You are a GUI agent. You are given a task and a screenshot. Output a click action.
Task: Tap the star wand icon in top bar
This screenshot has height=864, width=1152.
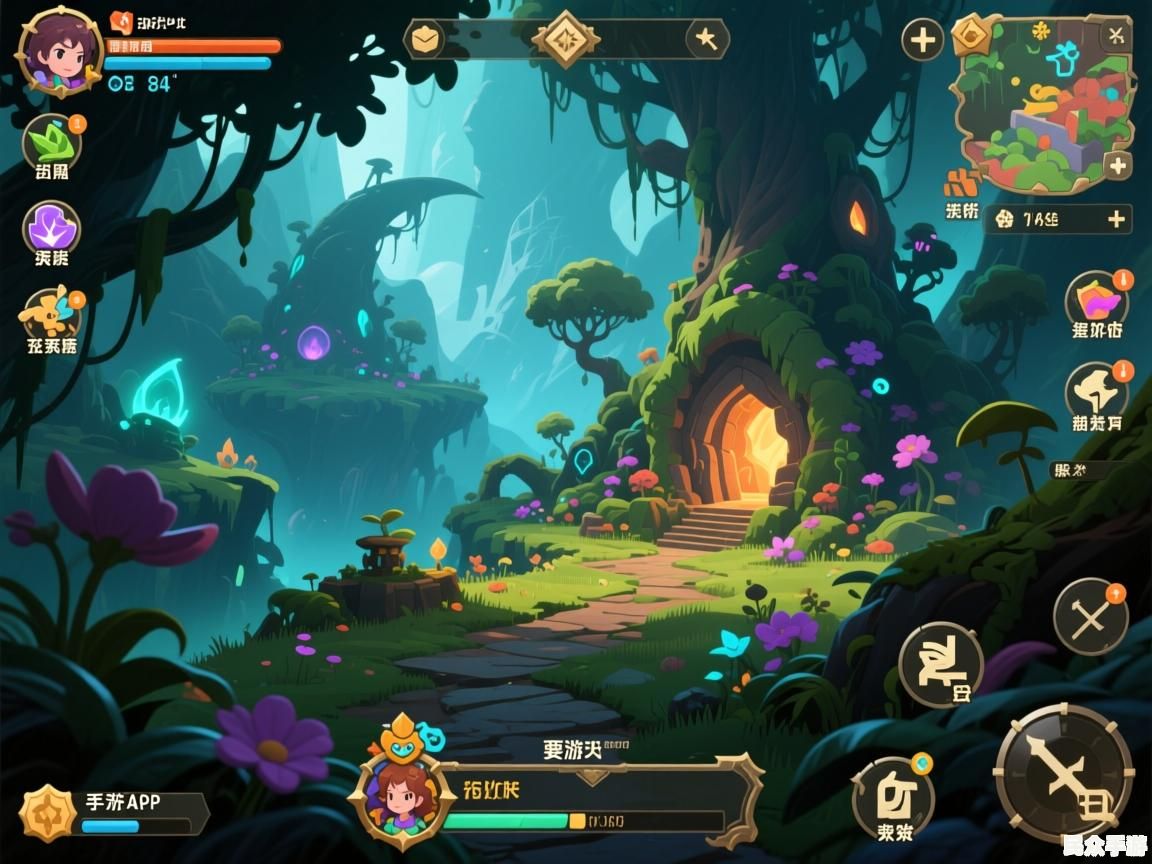click(707, 39)
